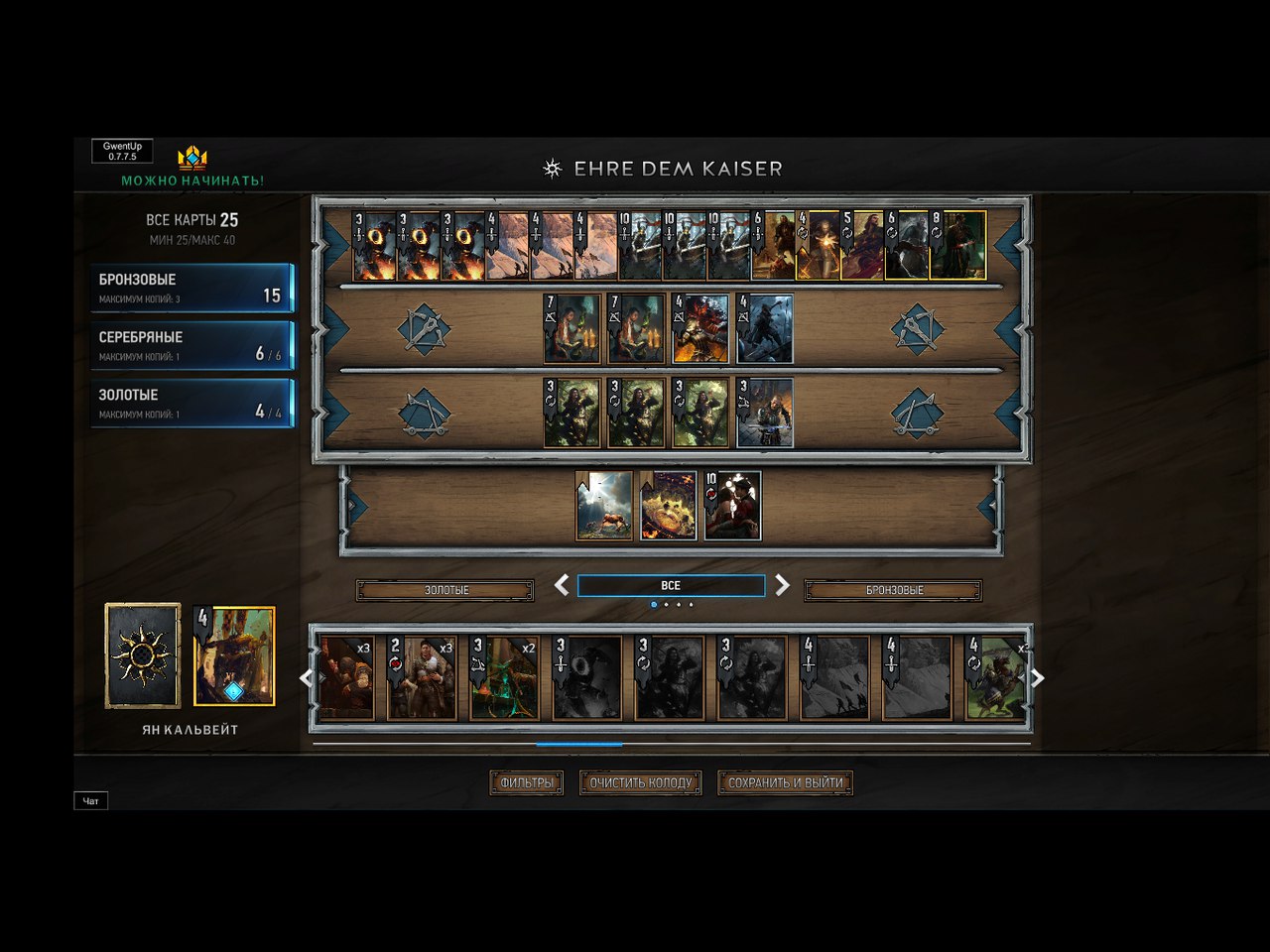The width and height of the screenshot is (1270, 952).
Task: Select the ЗОЛОТЫЕ category panel showing 4/4
Action: 191,403
